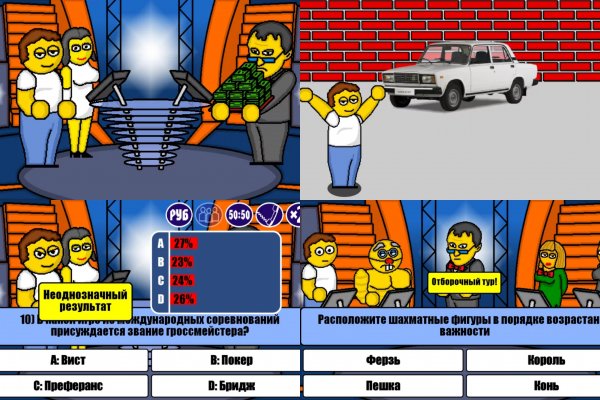Select the Ферзь chess piece option
Image resolution: width=600 pixels, height=400 pixels.
pos(382,360)
